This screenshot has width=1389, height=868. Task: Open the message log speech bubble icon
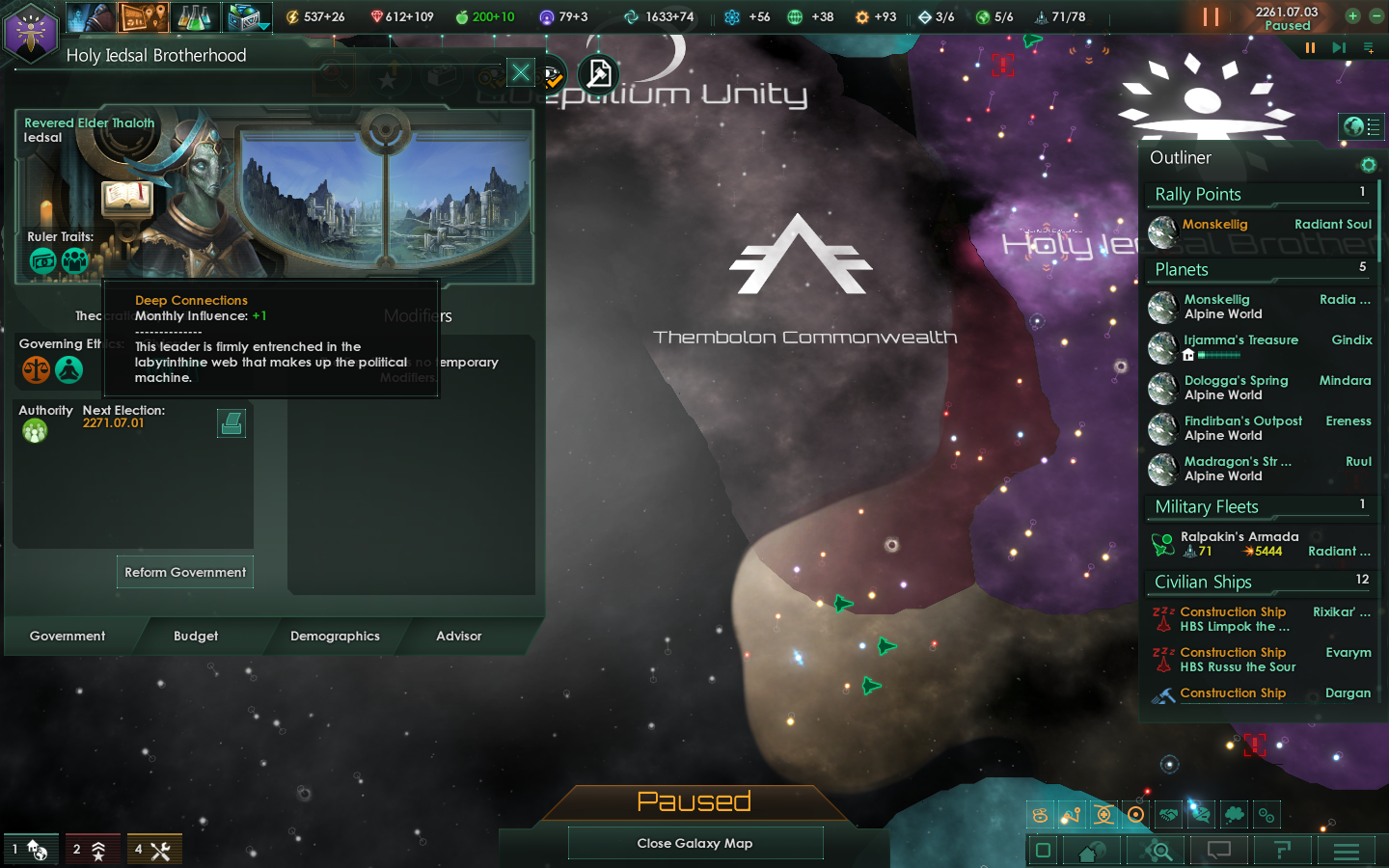coord(1218,851)
